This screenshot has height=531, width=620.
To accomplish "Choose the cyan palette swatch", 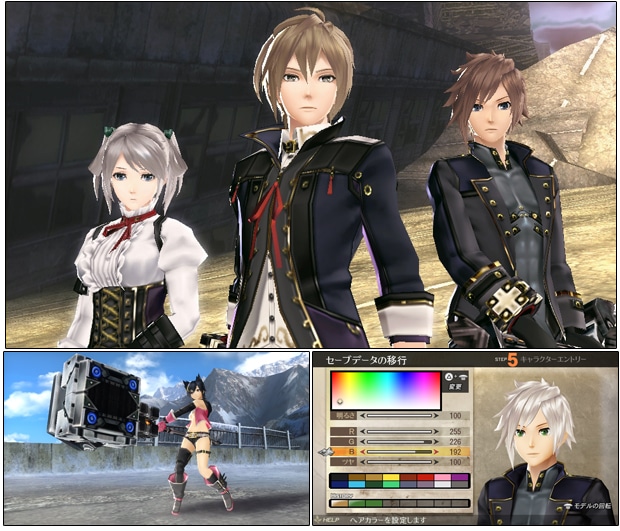I will coord(357,484).
